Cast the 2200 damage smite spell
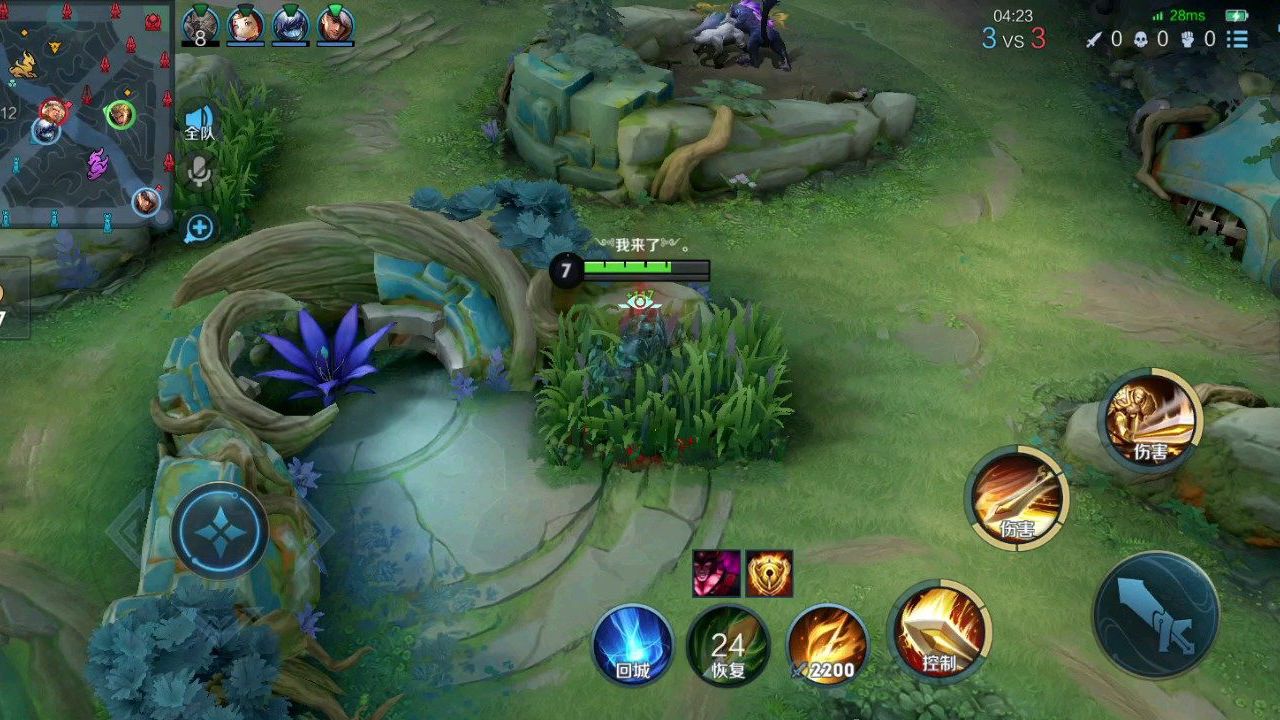Viewport: 1280px width, 720px height. pyautogui.click(x=827, y=646)
